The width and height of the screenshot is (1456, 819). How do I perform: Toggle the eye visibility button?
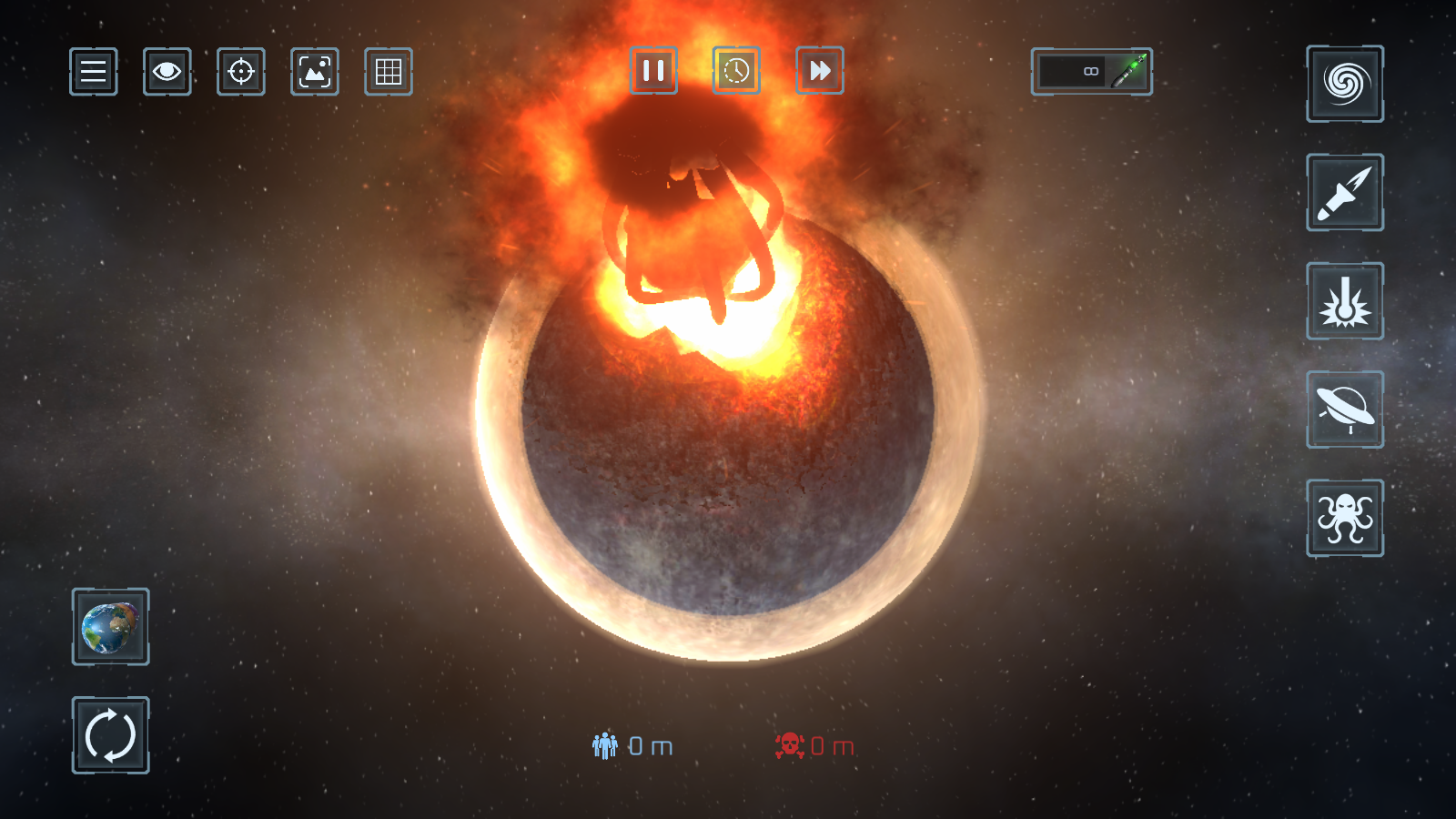tap(167, 71)
